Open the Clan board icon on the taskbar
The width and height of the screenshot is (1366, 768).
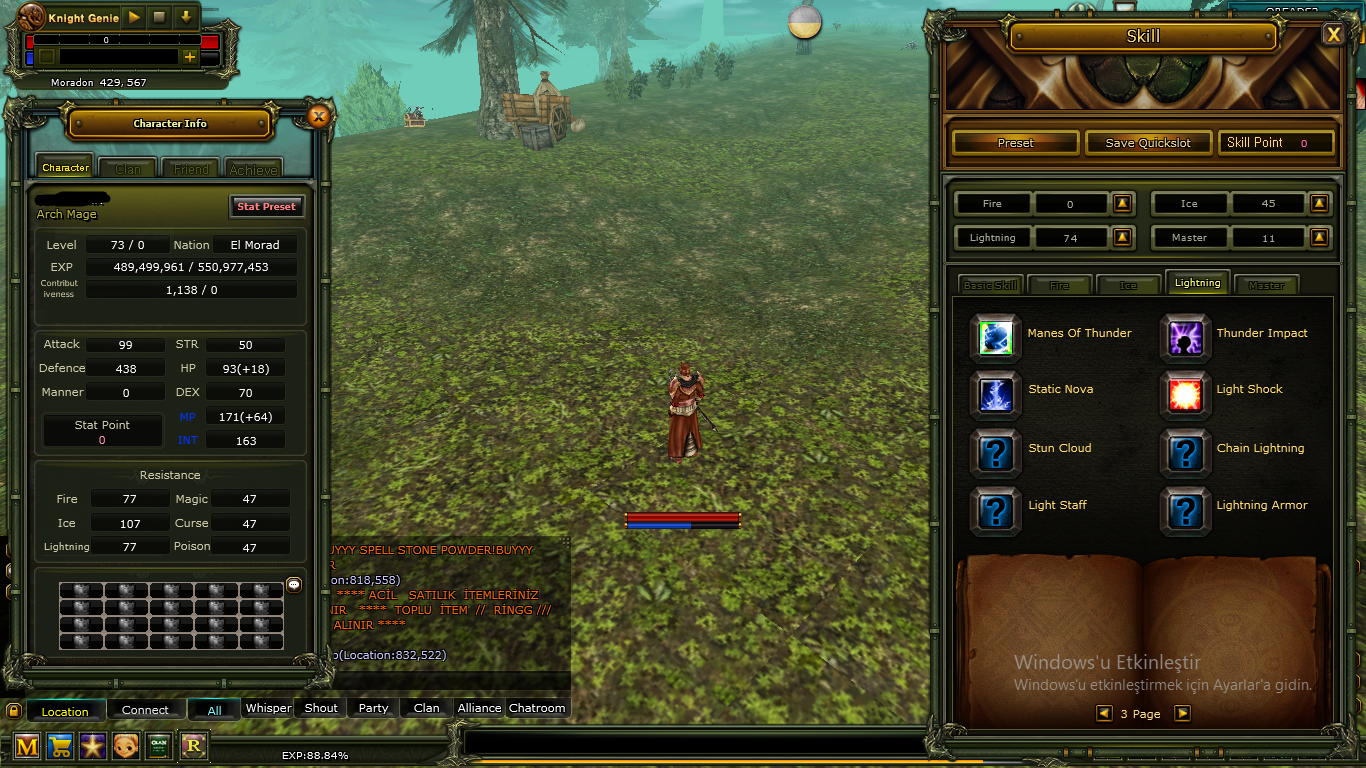tap(159, 746)
